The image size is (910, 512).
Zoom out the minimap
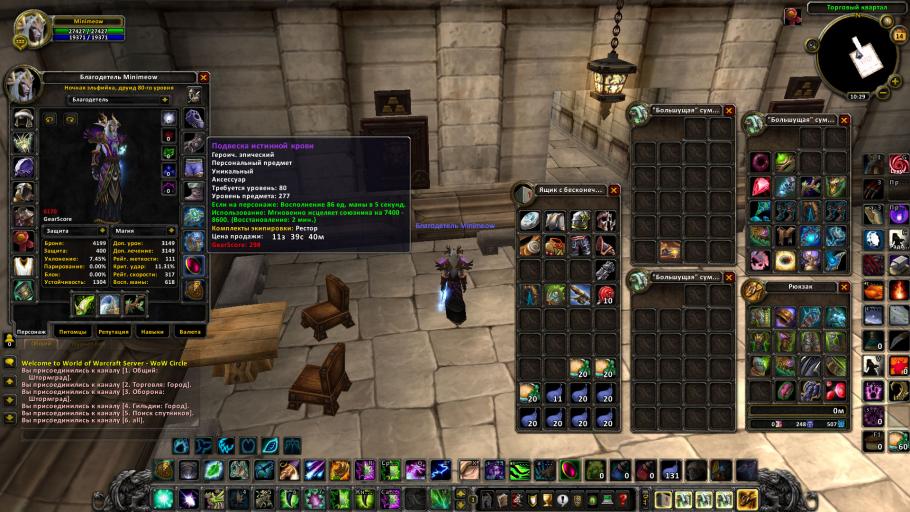point(882,94)
